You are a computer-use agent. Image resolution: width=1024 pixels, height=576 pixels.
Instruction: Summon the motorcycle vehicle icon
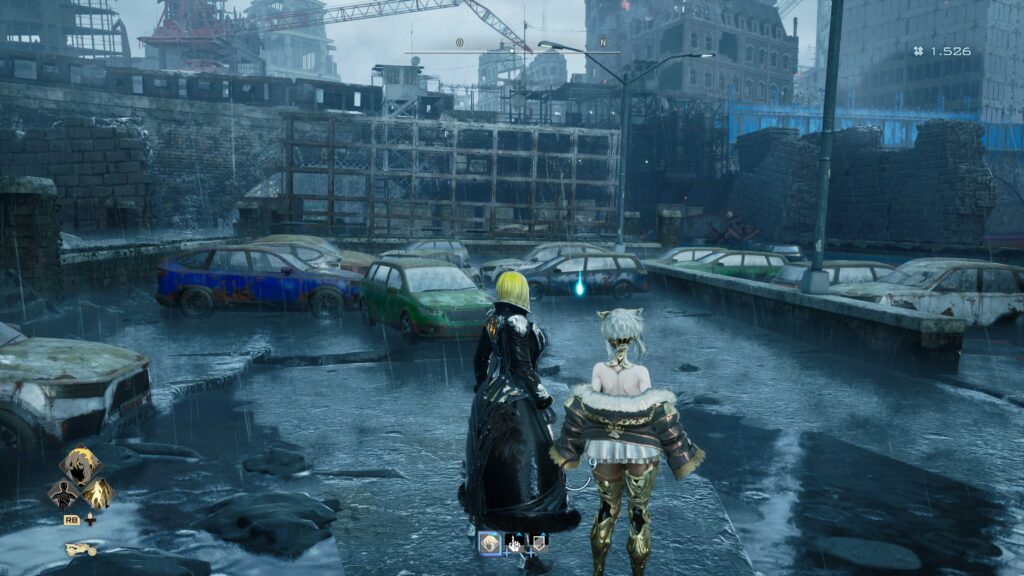81,549
